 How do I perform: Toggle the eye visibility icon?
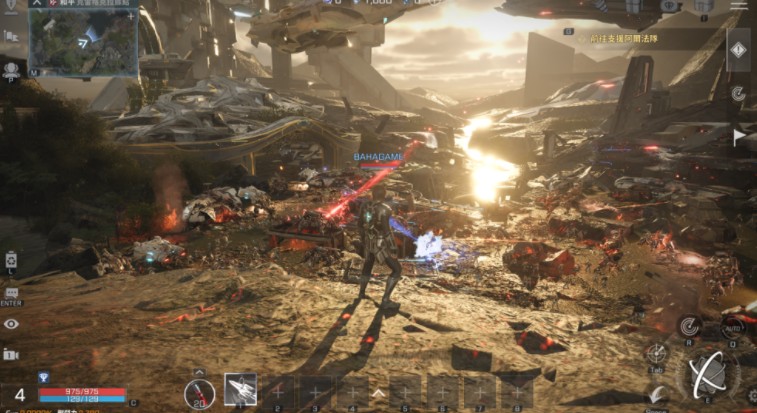click(11, 324)
